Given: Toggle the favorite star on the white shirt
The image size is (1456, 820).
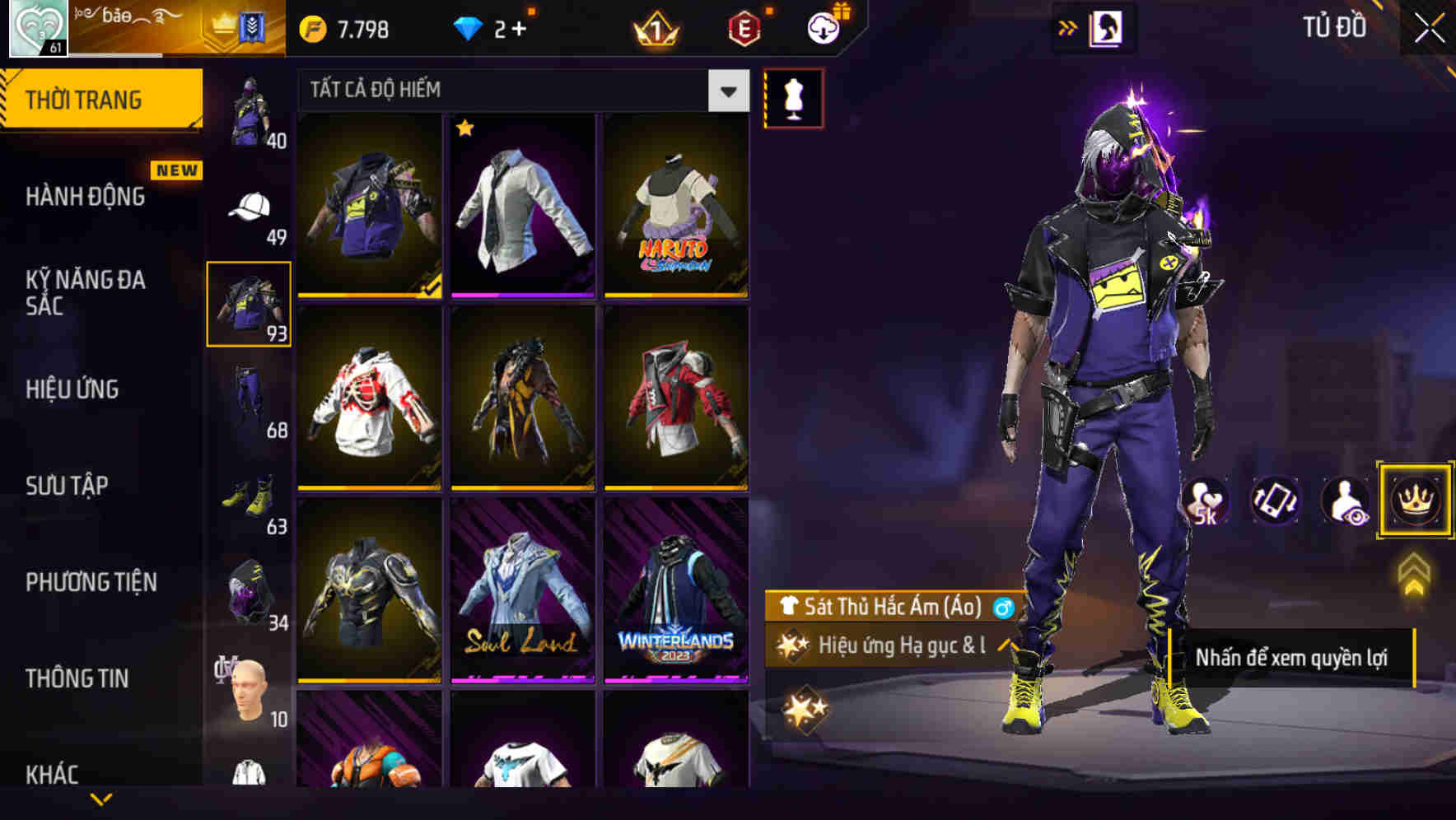Looking at the screenshot, I should 467,130.
